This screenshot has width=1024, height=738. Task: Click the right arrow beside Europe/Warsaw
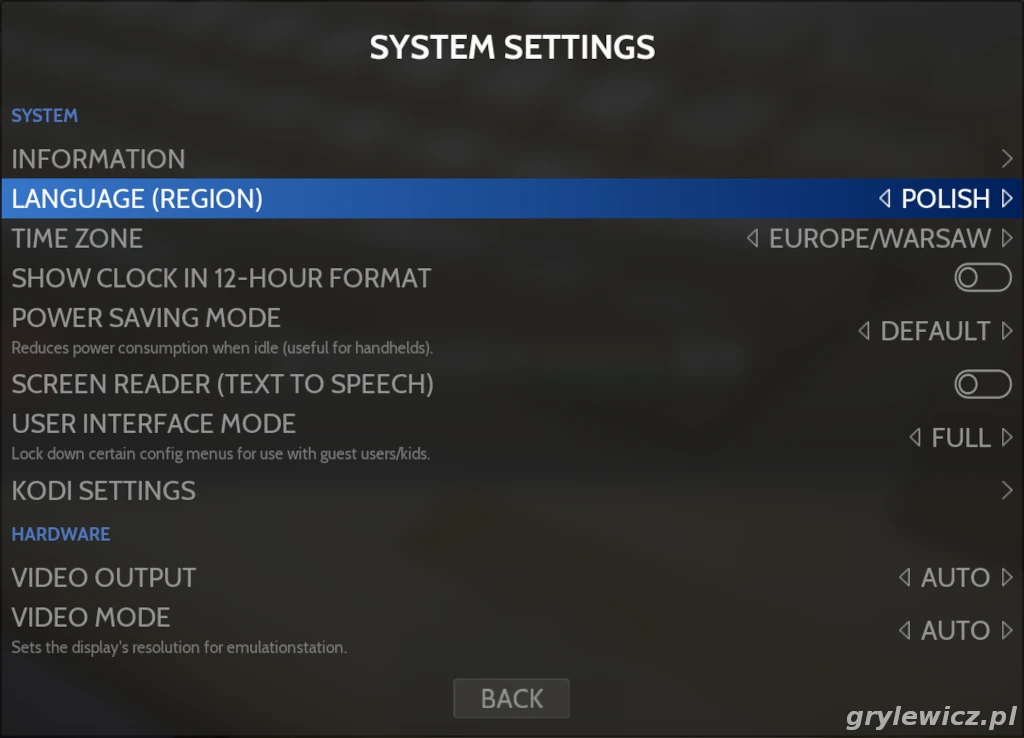click(1007, 239)
